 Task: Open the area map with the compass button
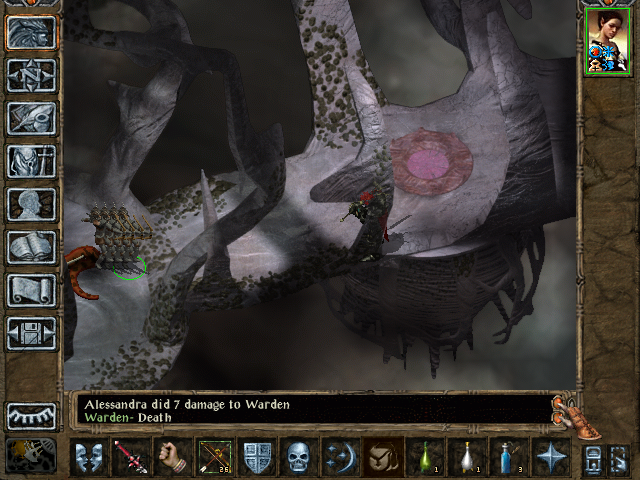pyautogui.click(x=31, y=76)
